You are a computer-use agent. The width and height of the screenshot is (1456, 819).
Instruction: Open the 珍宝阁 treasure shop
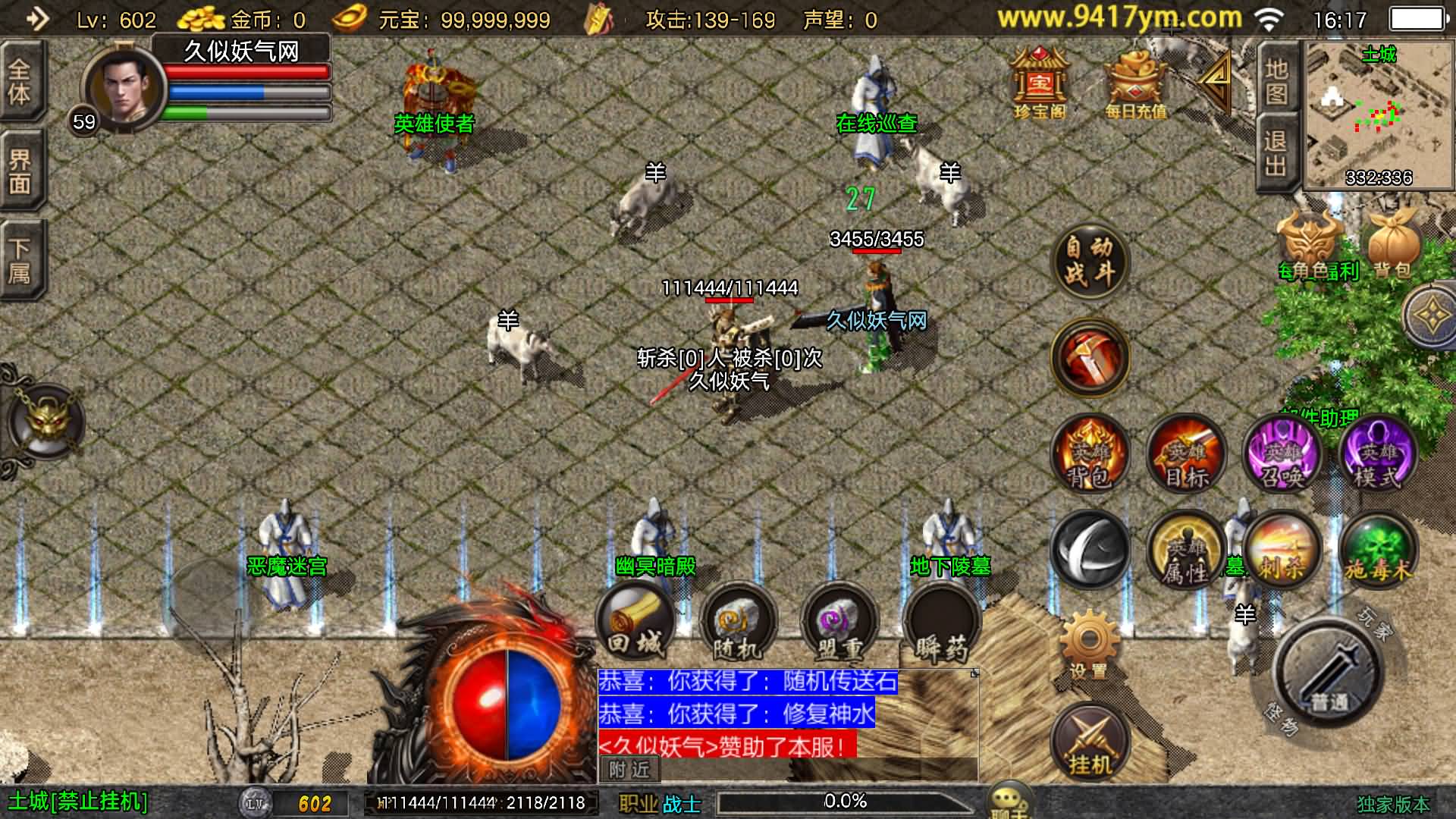1039,82
